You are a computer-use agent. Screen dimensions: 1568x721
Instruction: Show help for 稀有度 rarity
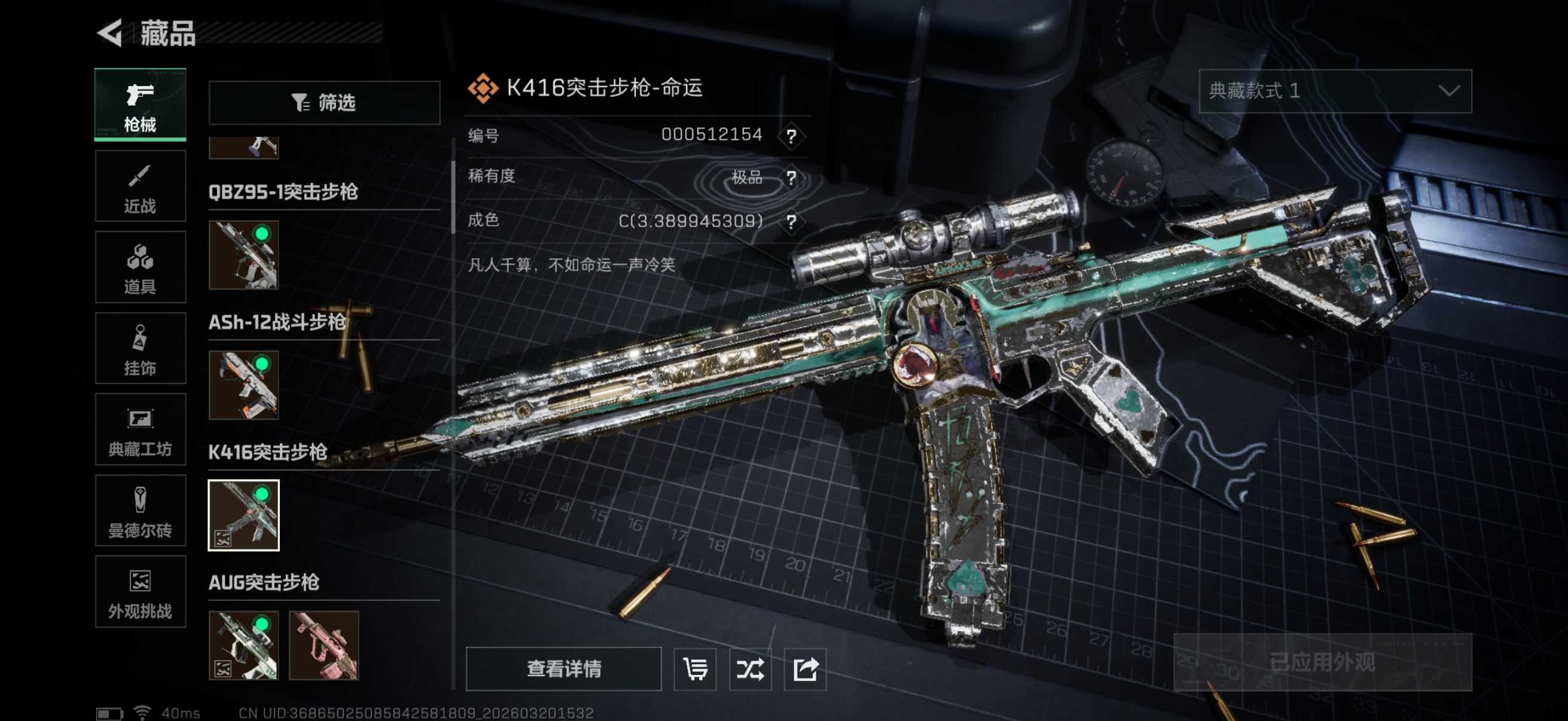click(x=791, y=178)
